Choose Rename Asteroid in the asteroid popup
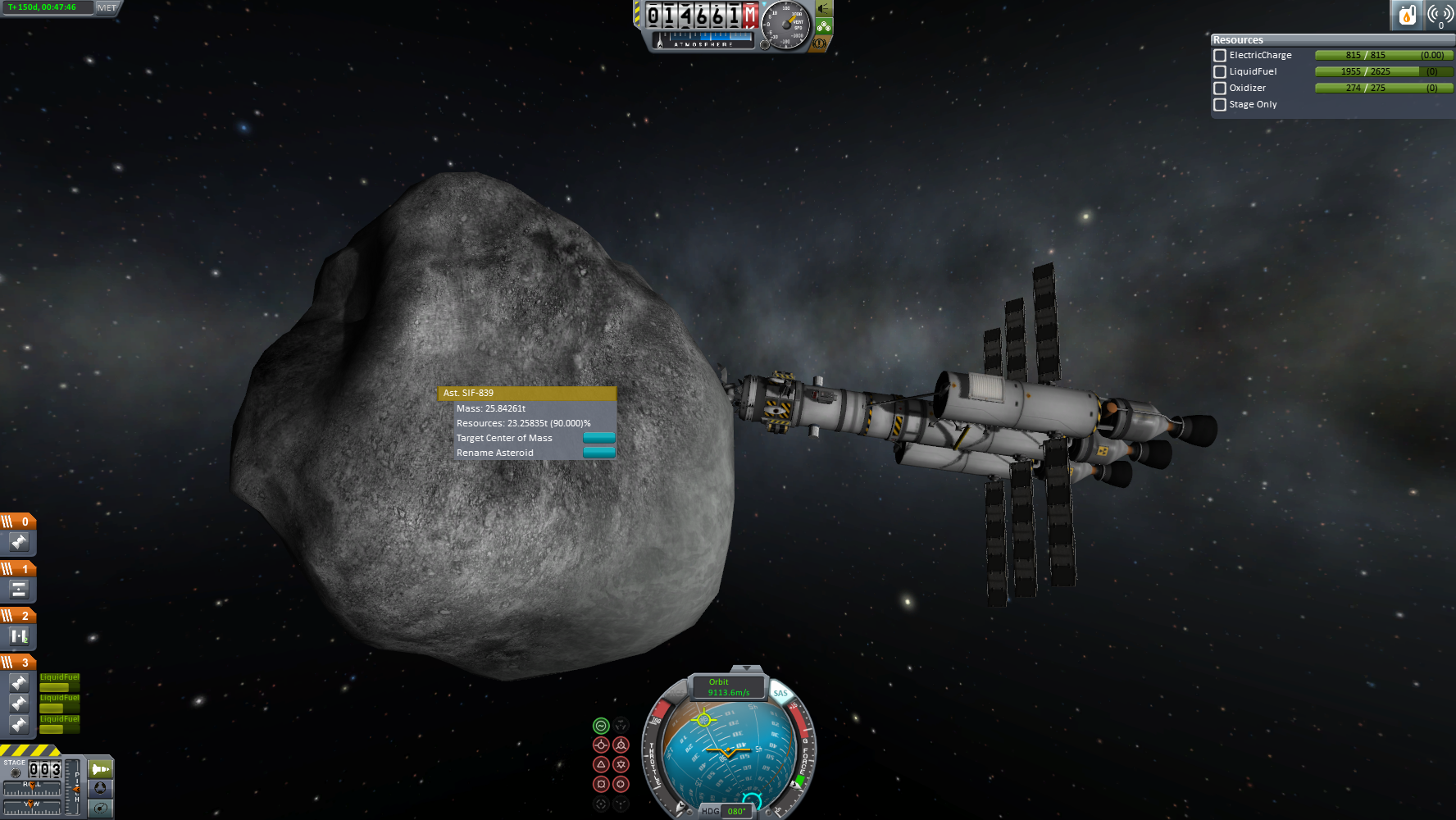This screenshot has width=1456, height=820. pyautogui.click(x=598, y=453)
